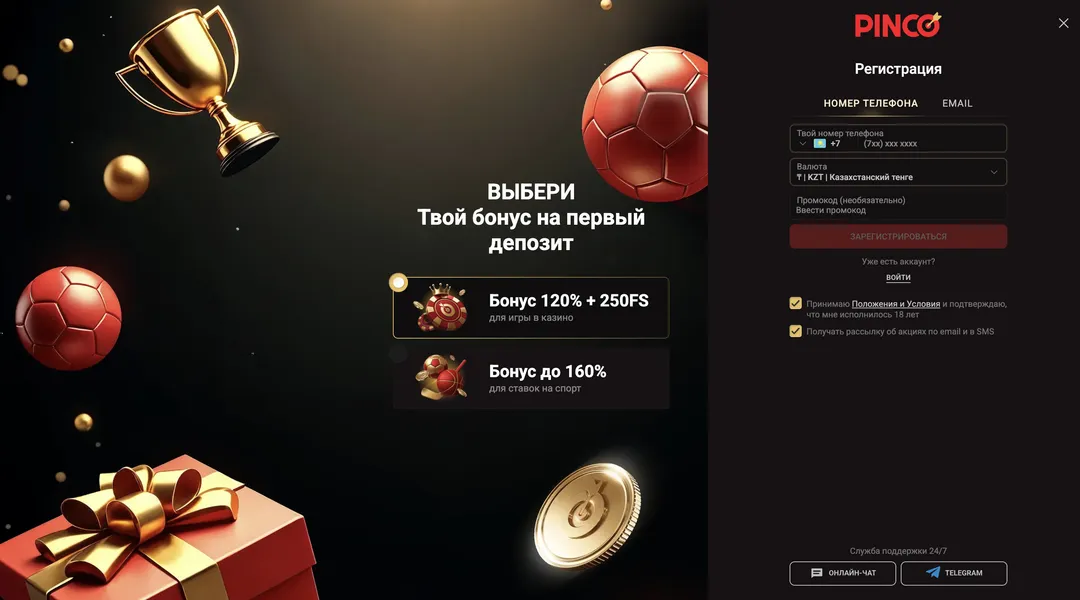Open the Валюта currency dropdown
The height and width of the screenshot is (600, 1080).
[x=897, y=172]
